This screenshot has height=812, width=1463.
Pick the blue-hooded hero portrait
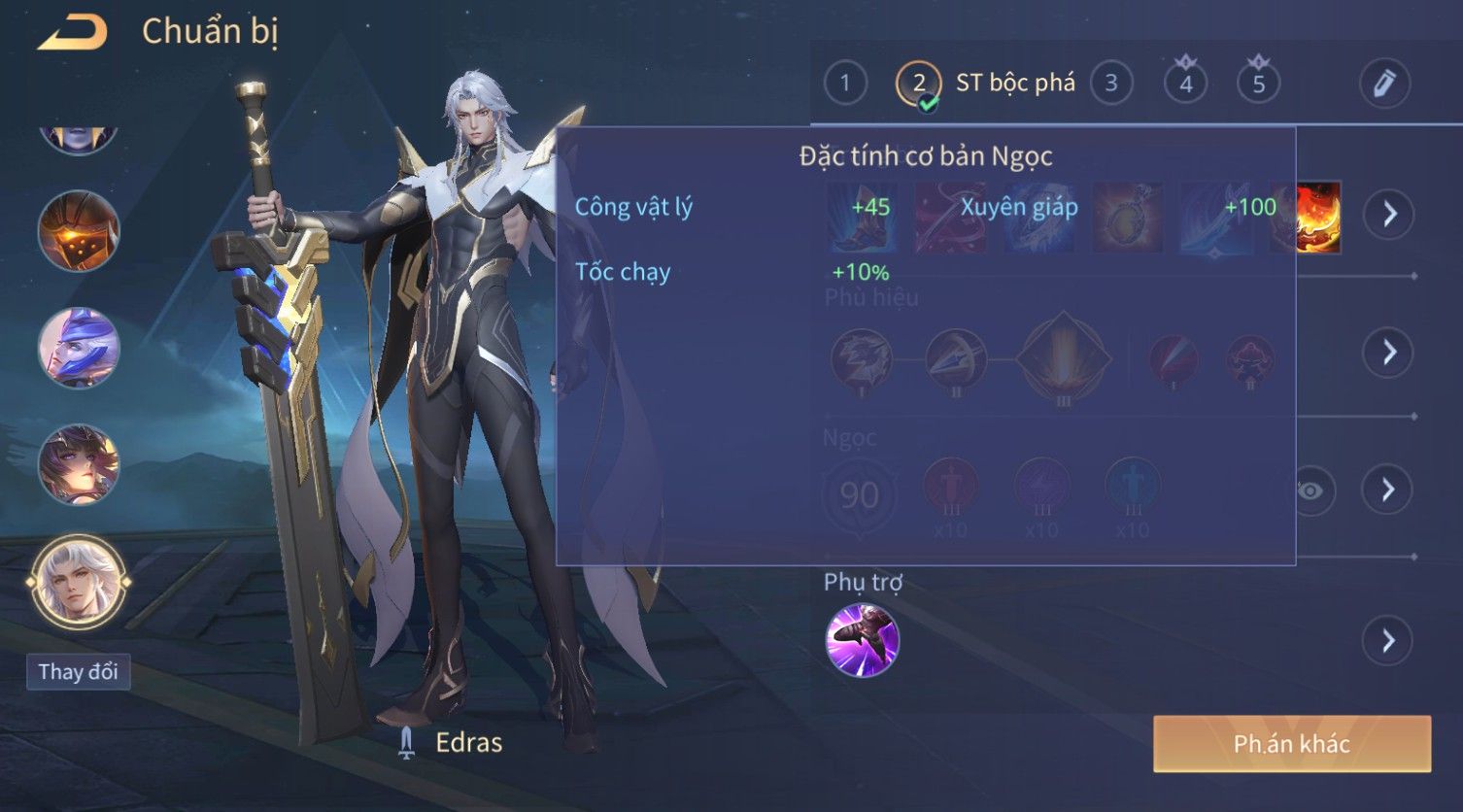tap(79, 348)
